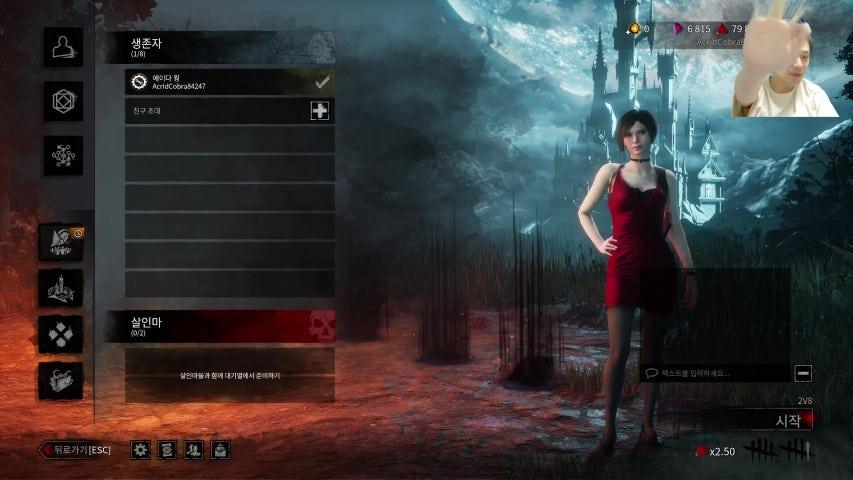This screenshot has width=853, height=480.
Task: Open the four-diamond cross icon in sidebar
Action: 61,334
